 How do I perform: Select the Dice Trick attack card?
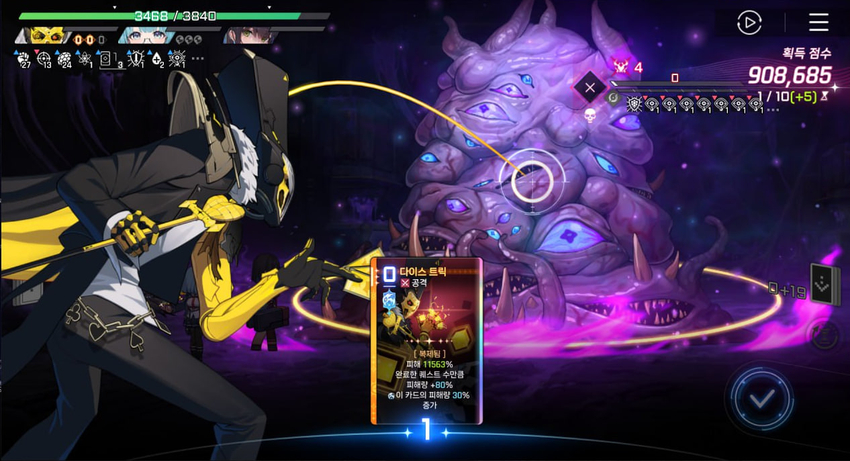pyautogui.click(x=427, y=339)
